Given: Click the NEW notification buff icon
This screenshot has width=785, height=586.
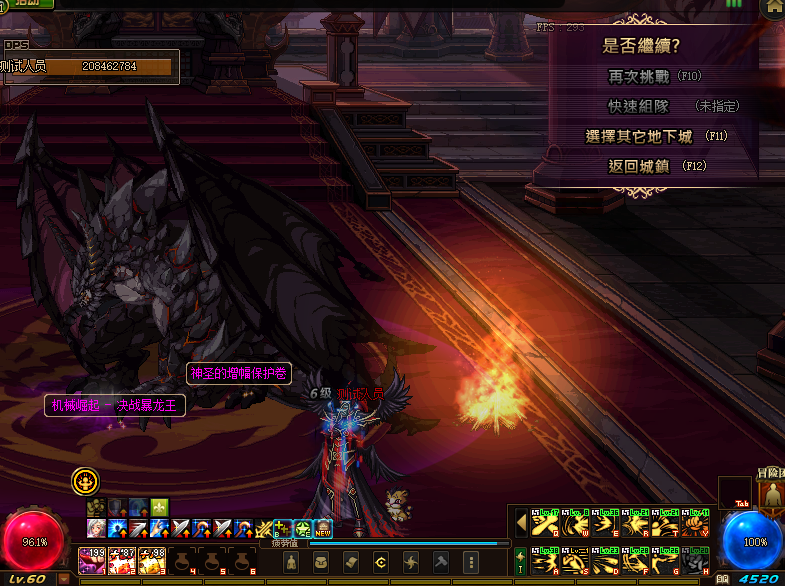Looking at the screenshot, I should tap(323, 529).
